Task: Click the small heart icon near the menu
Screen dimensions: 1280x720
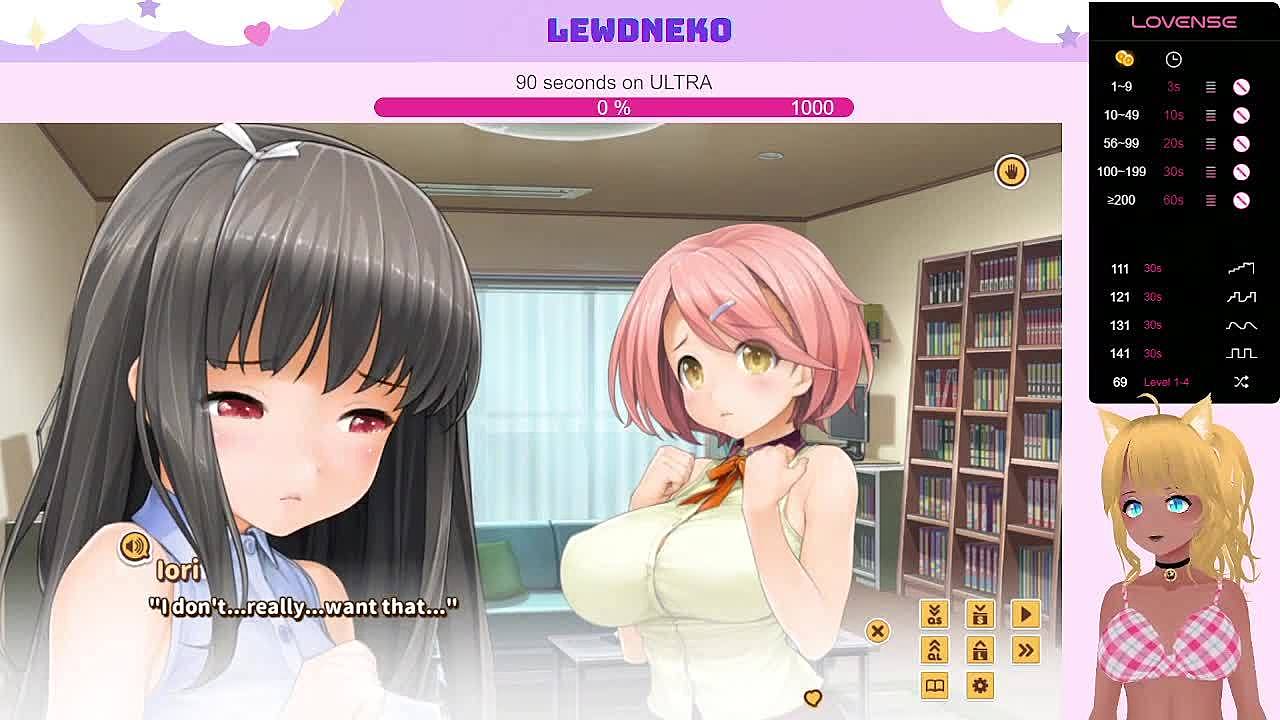Action: tap(812, 698)
